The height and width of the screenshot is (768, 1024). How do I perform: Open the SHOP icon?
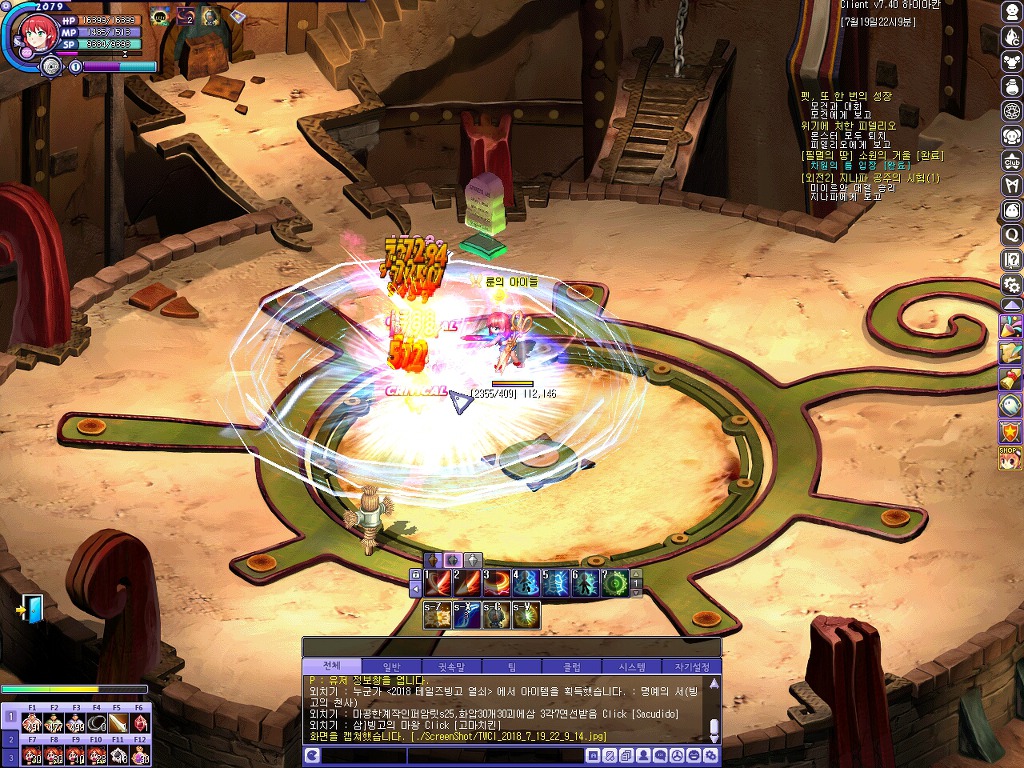[1011, 458]
